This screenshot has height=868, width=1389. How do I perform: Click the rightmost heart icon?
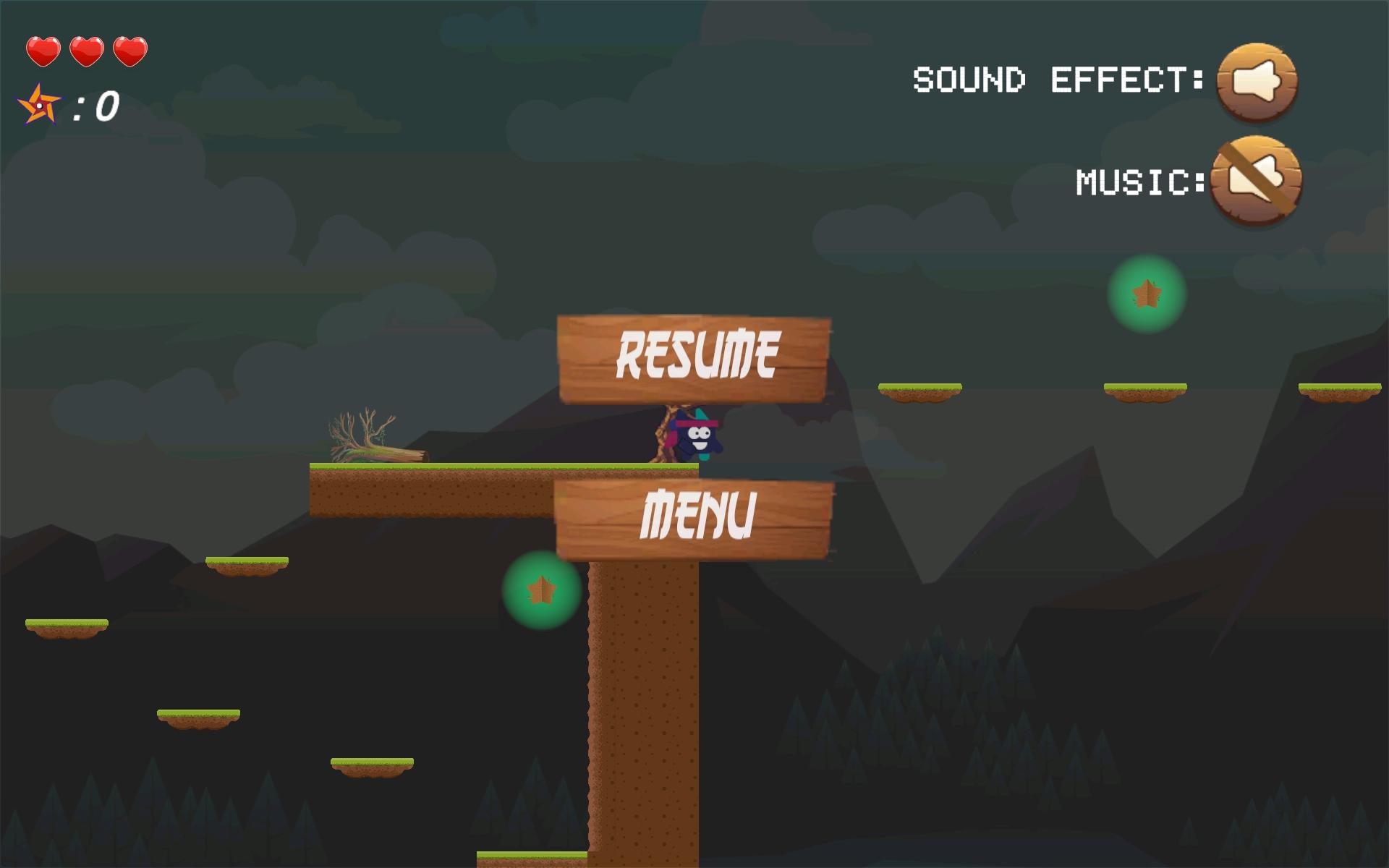coord(129,51)
